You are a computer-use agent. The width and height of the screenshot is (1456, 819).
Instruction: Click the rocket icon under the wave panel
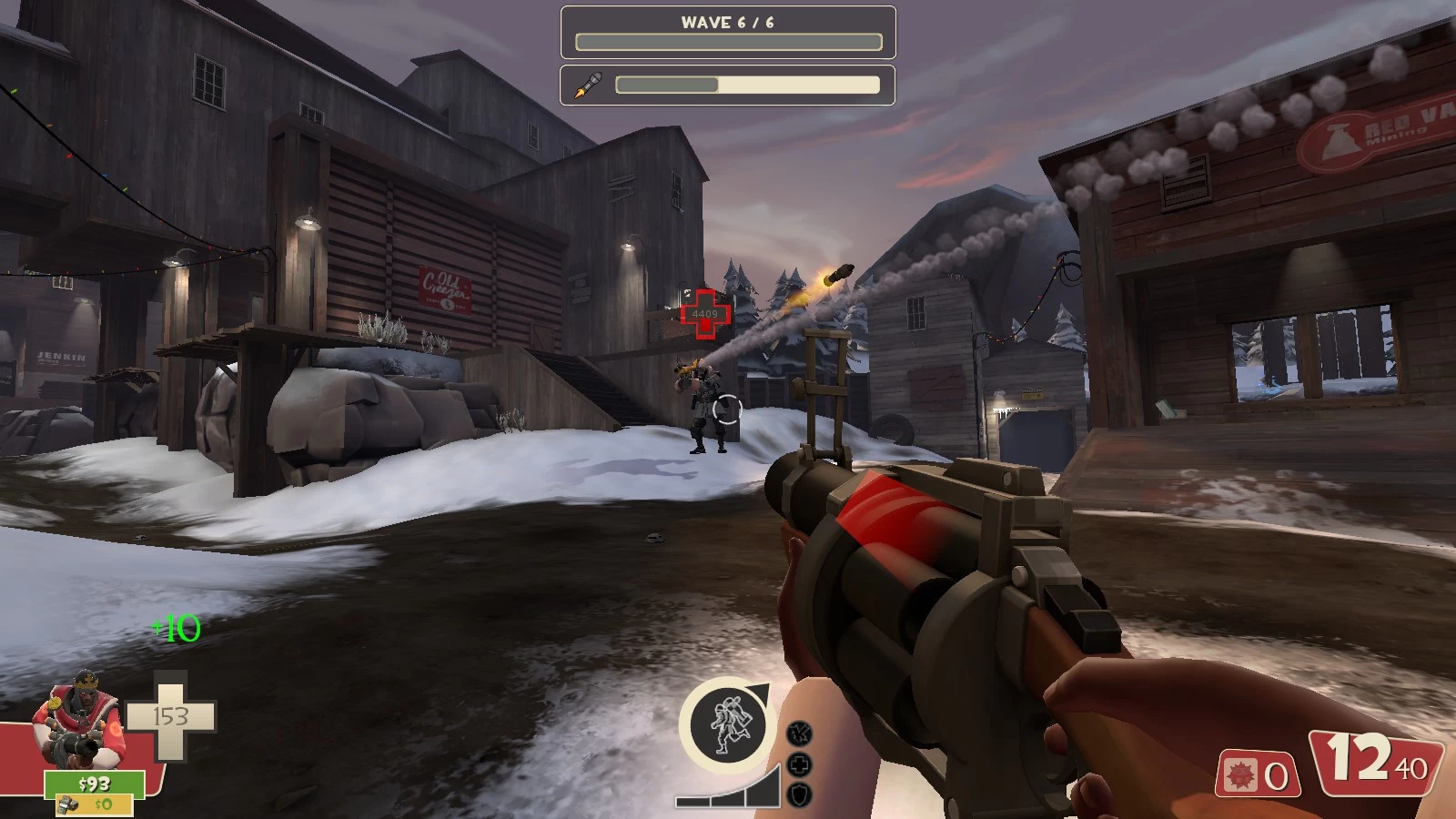click(588, 86)
